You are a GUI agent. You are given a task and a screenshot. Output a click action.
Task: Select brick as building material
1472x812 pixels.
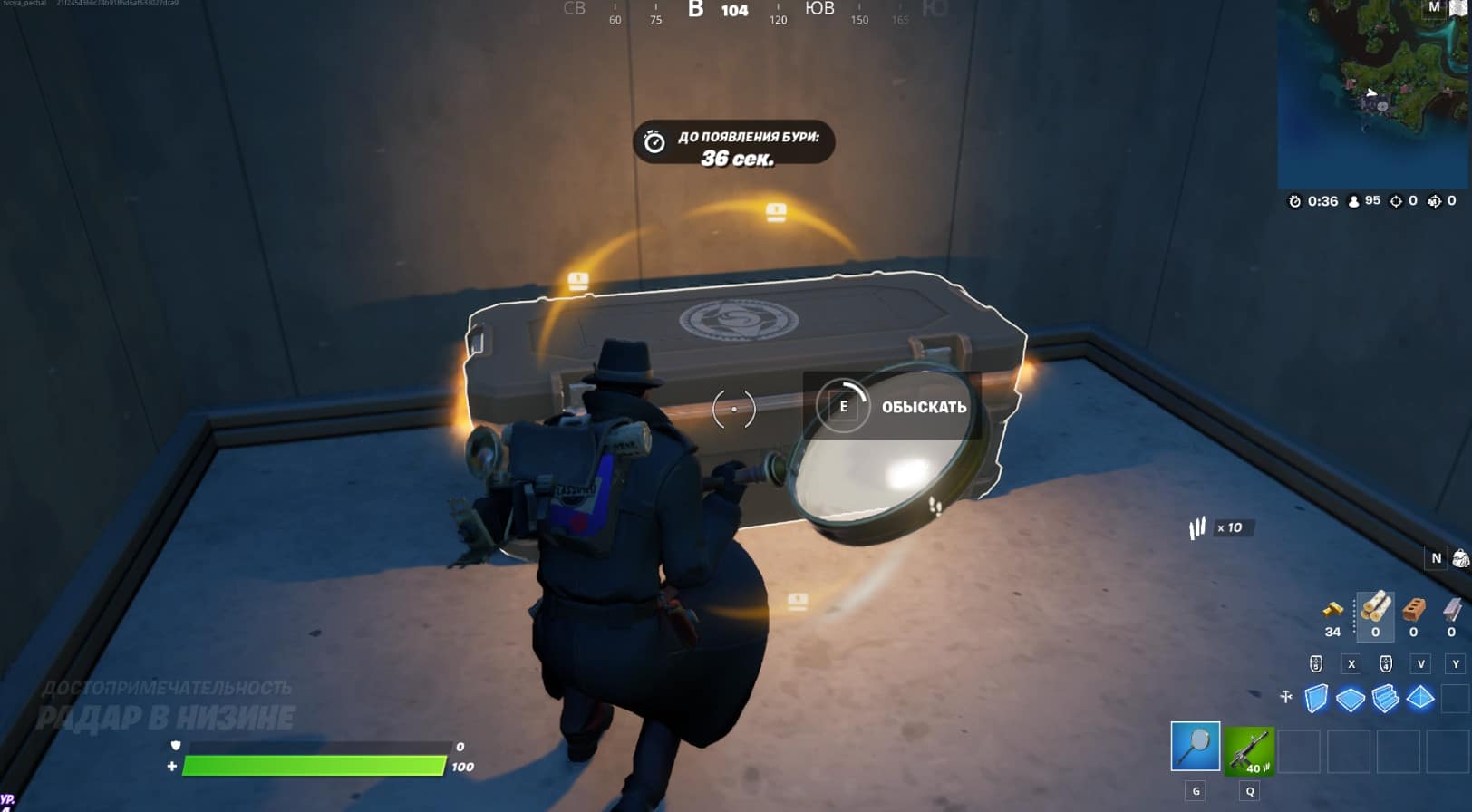coord(1413,608)
